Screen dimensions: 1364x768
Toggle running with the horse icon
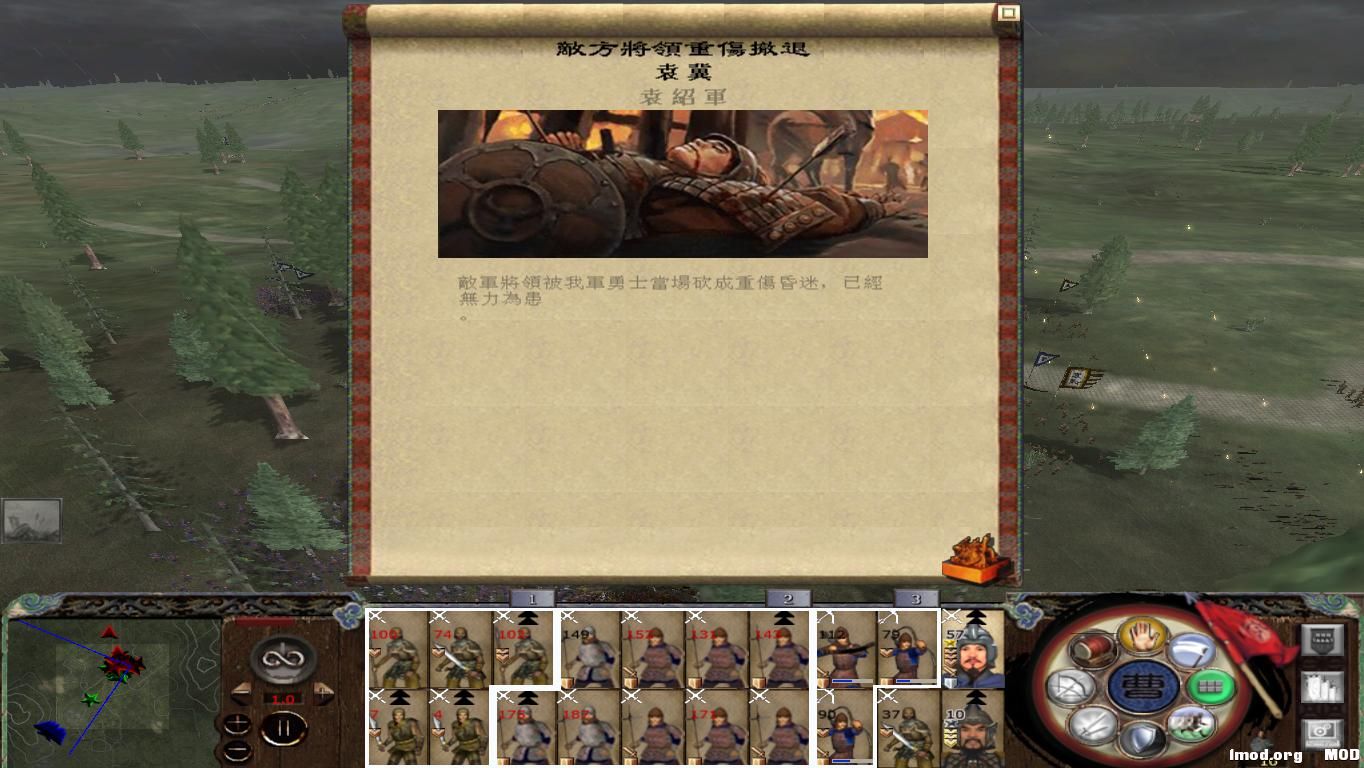coord(1191,726)
